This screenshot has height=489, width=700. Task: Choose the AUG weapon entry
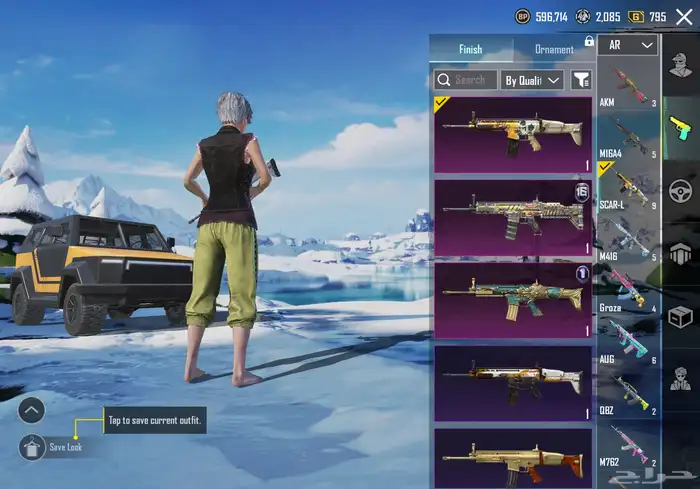point(629,340)
